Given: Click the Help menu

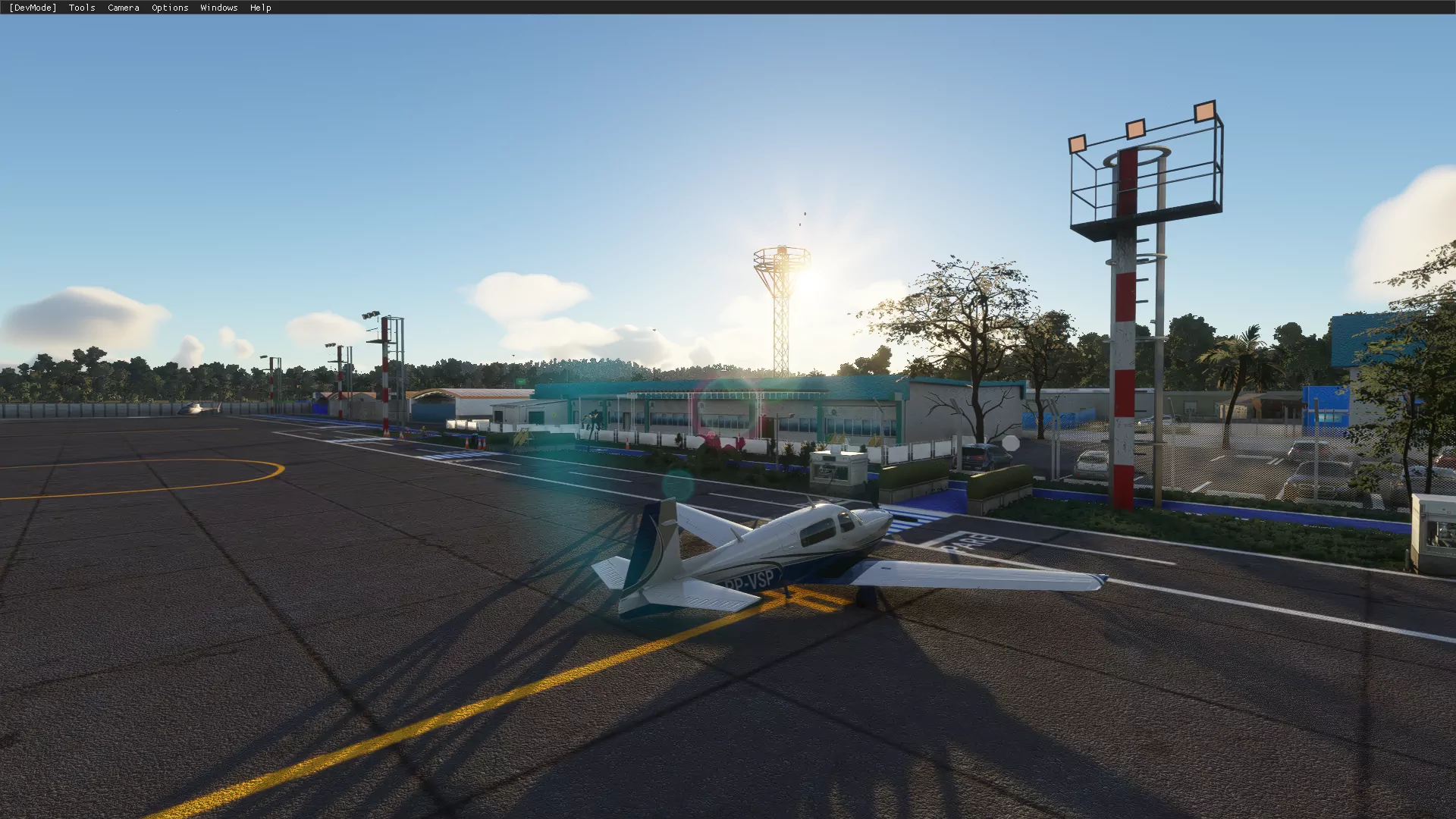Looking at the screenshot, I should coord(260,8).
